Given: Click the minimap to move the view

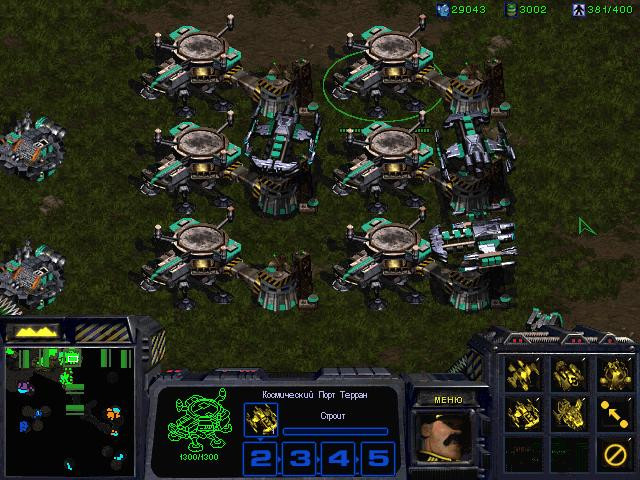Looking at the screenshot, I should [x=70, y=410].
